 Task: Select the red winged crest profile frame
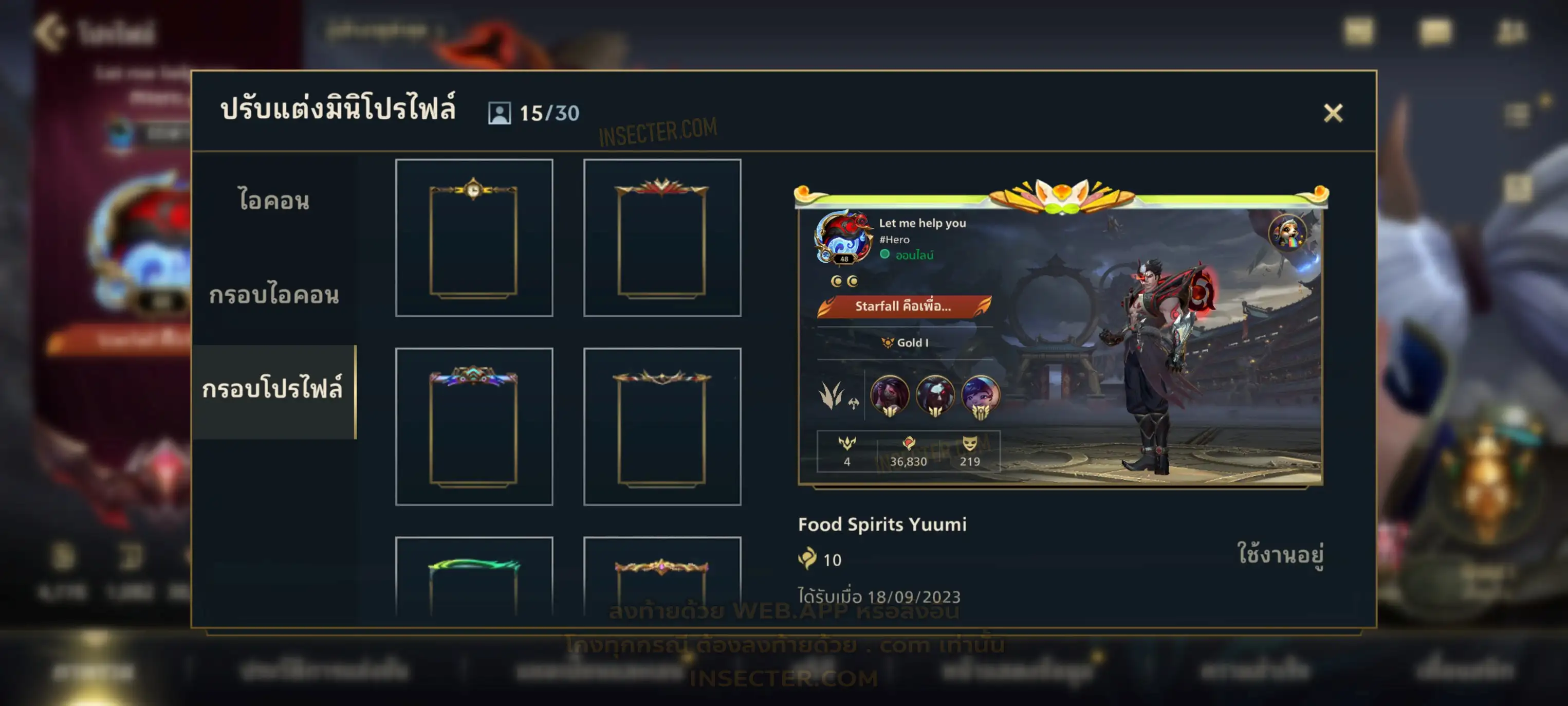[x=661, y=238]
